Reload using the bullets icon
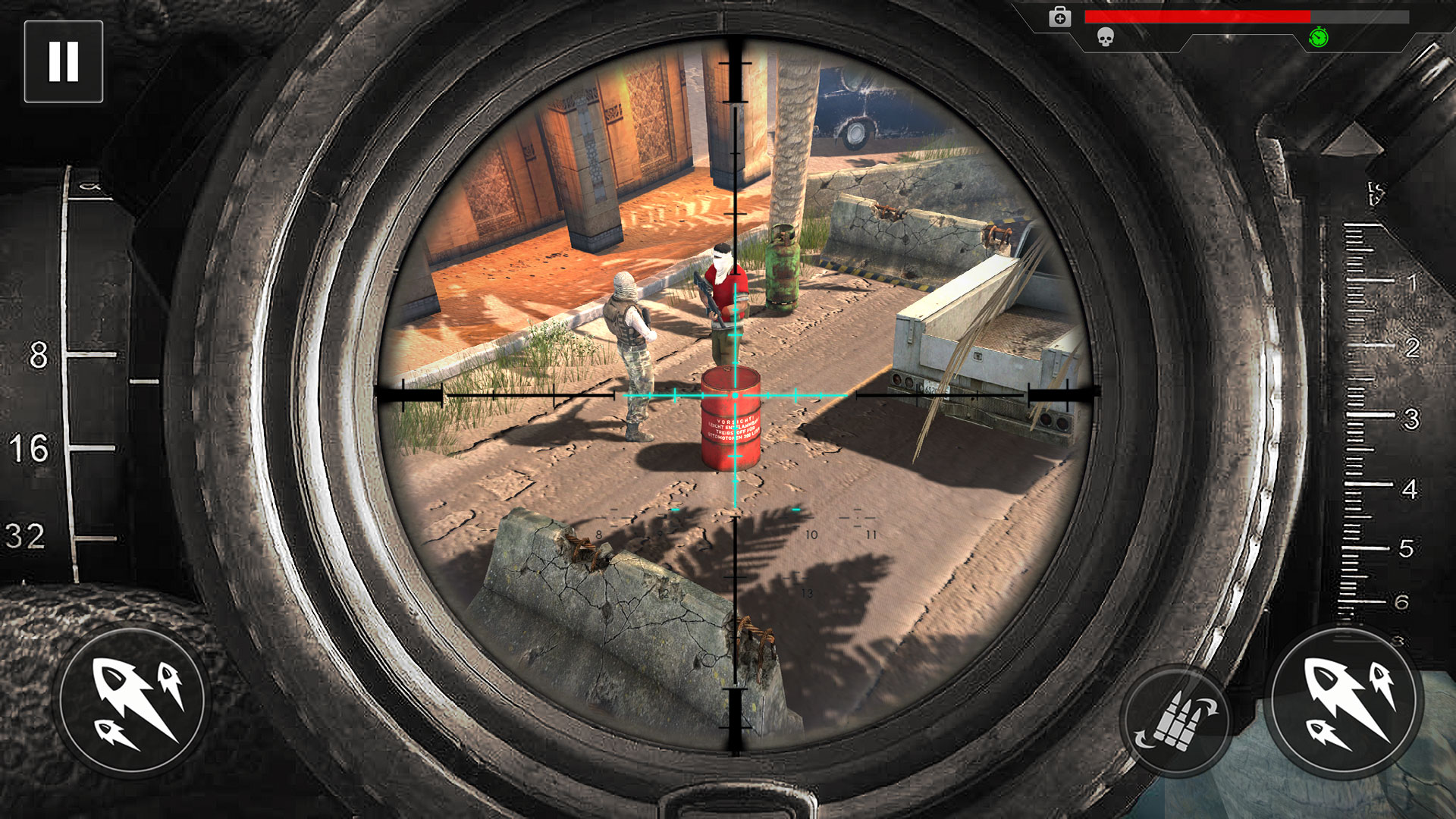The height and width of the screenshot is (819, 1456). 1181,719
